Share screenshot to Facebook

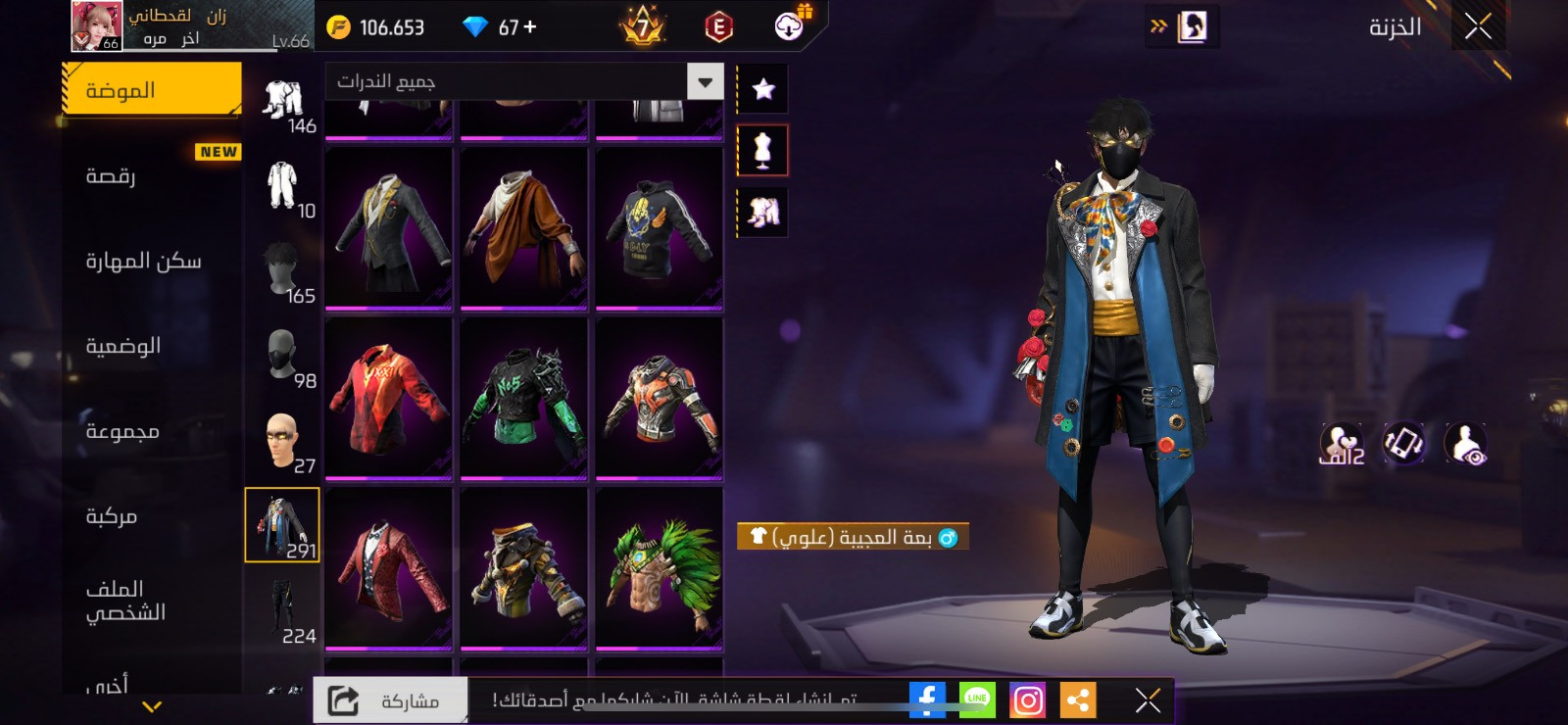click(926, 701)
